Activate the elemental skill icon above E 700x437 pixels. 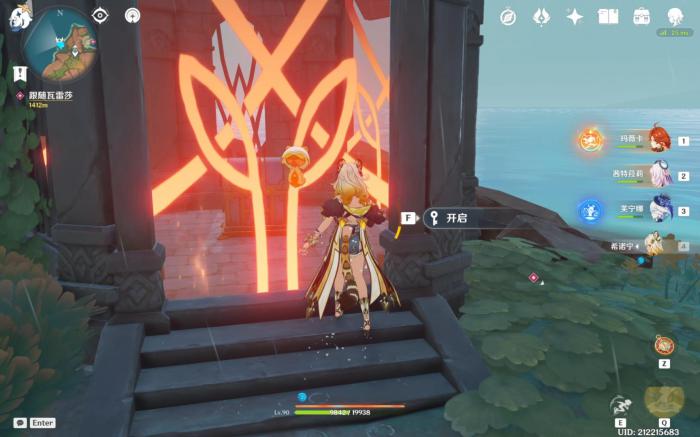click(x=620, y=405)
